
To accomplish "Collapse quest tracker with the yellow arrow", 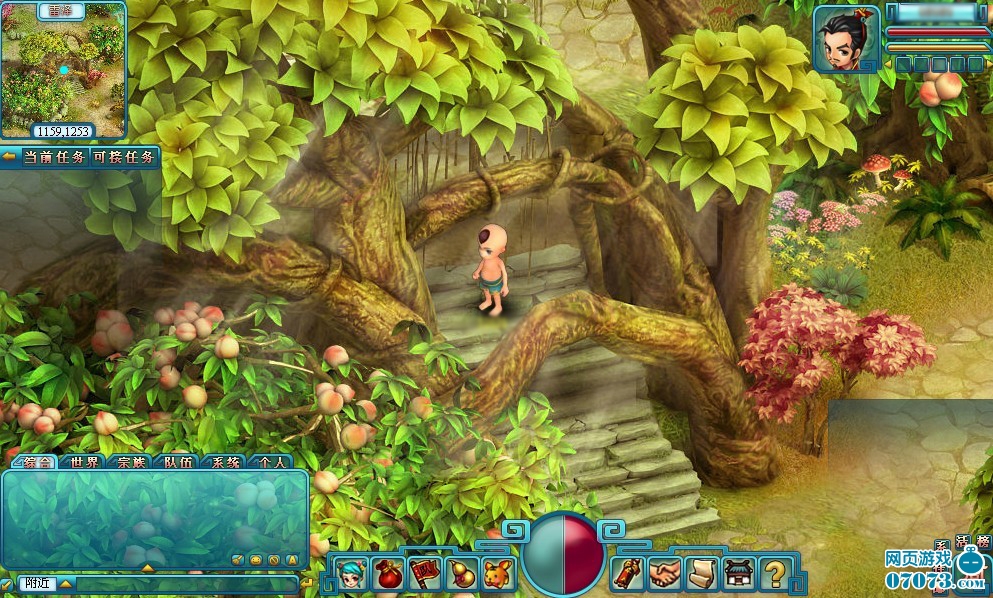I will pyautogui.click(x=8, y=157).
